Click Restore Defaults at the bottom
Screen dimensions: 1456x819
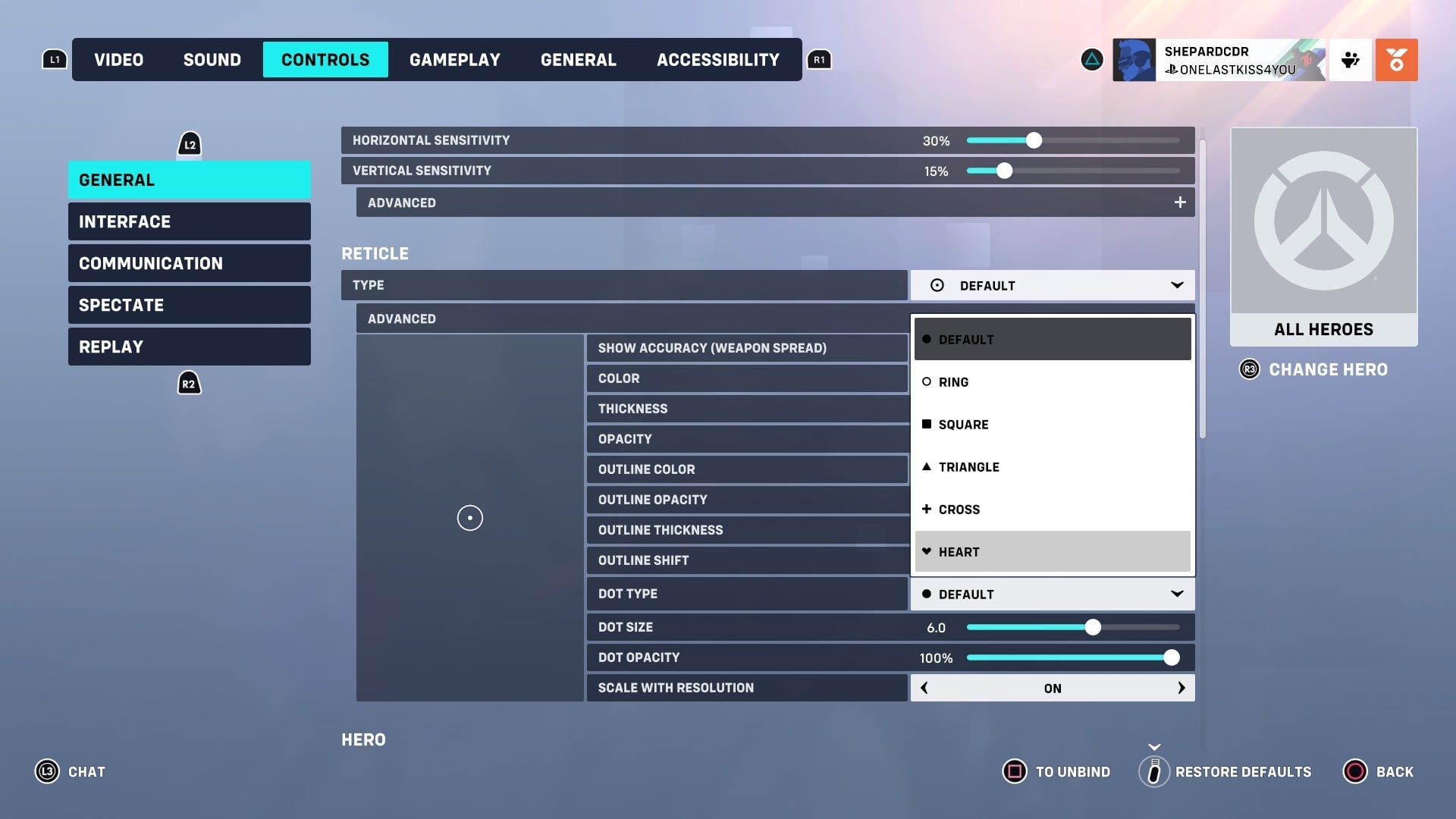coord(1244,771)
